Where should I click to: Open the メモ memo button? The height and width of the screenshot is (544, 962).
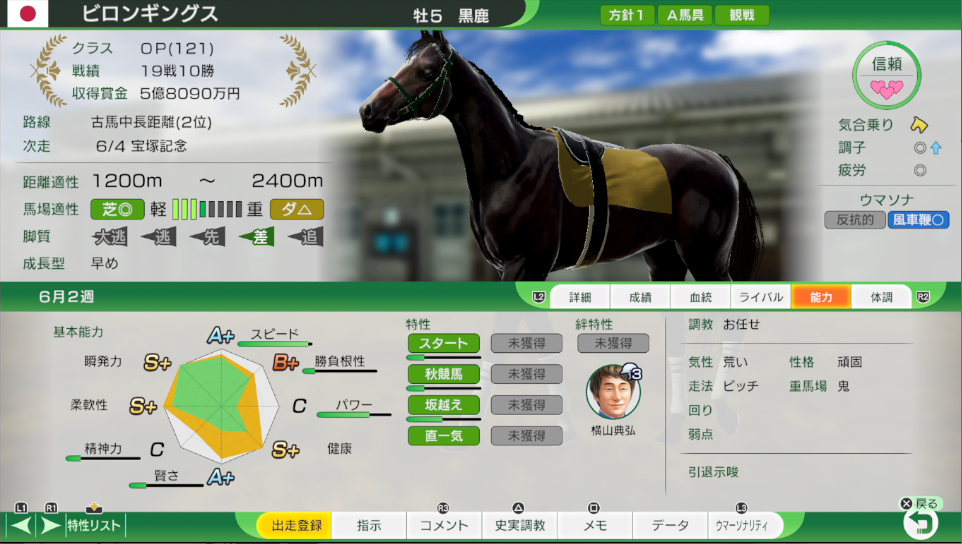594,525
